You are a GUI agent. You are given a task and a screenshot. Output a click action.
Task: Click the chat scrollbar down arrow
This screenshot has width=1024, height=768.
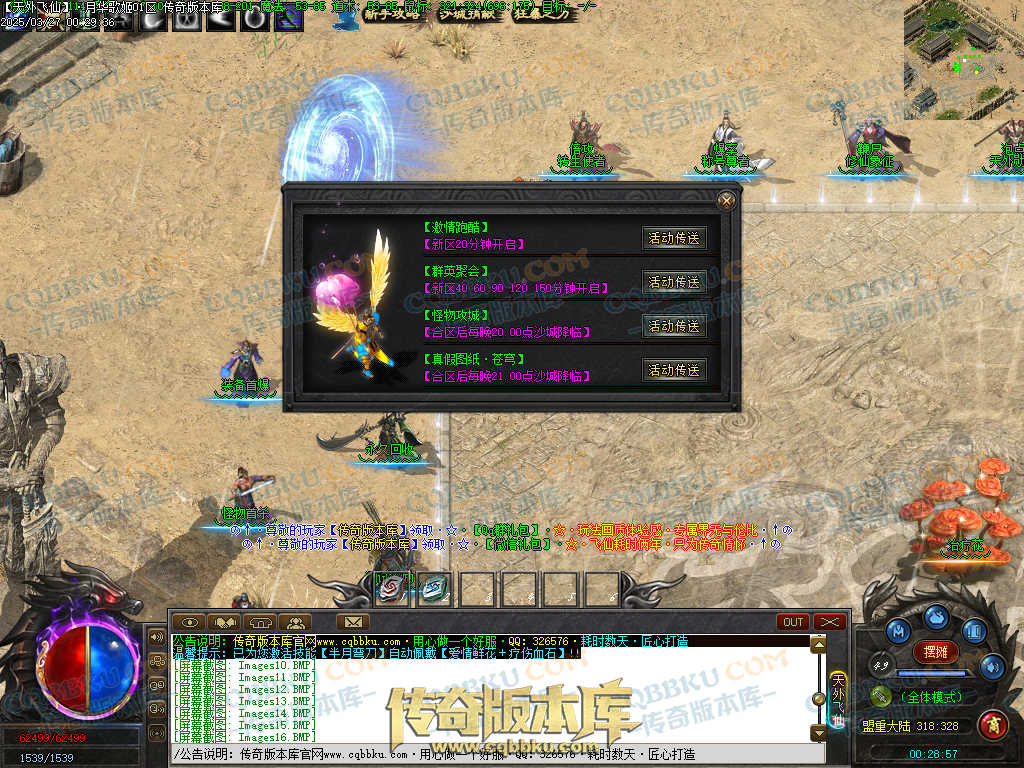click(x=818, y=733)
